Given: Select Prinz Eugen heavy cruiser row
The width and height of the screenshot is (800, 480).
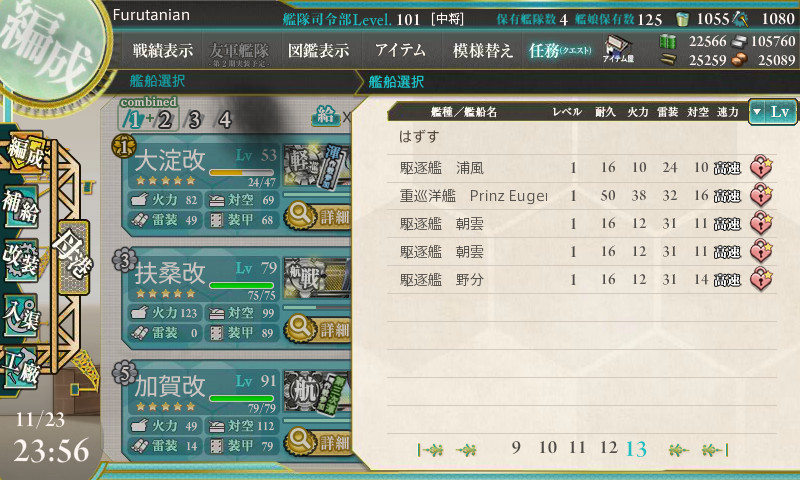Looking at the screenshot, I should coord(560,195).
